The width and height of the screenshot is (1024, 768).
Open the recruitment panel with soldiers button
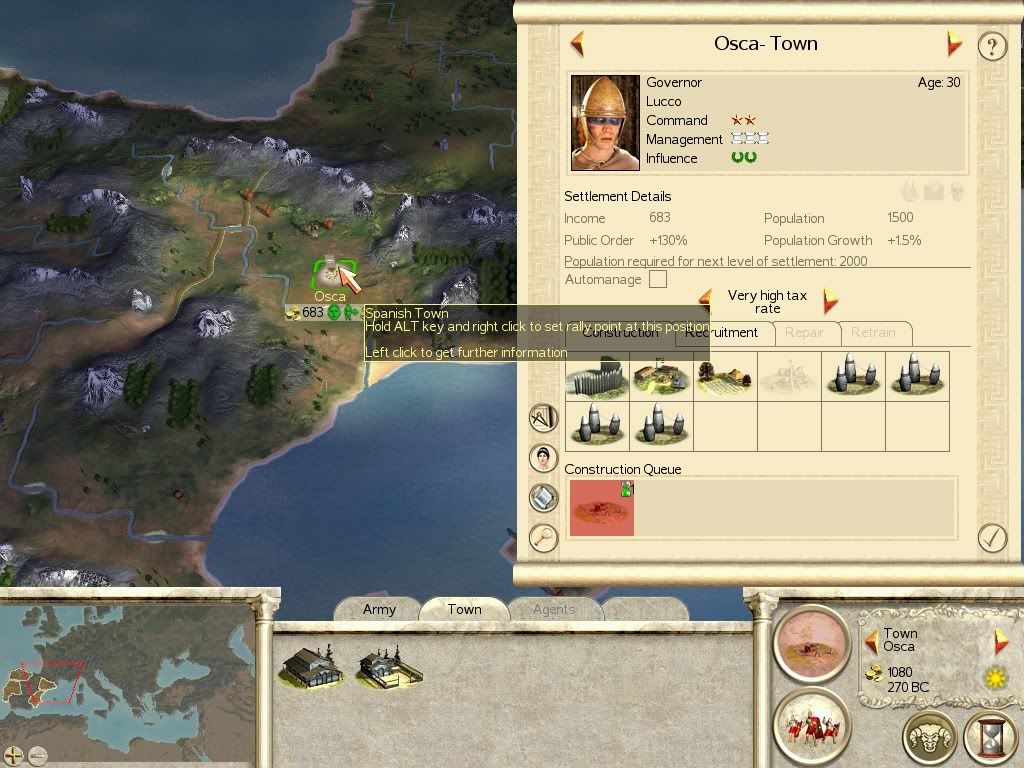[811, 725]
